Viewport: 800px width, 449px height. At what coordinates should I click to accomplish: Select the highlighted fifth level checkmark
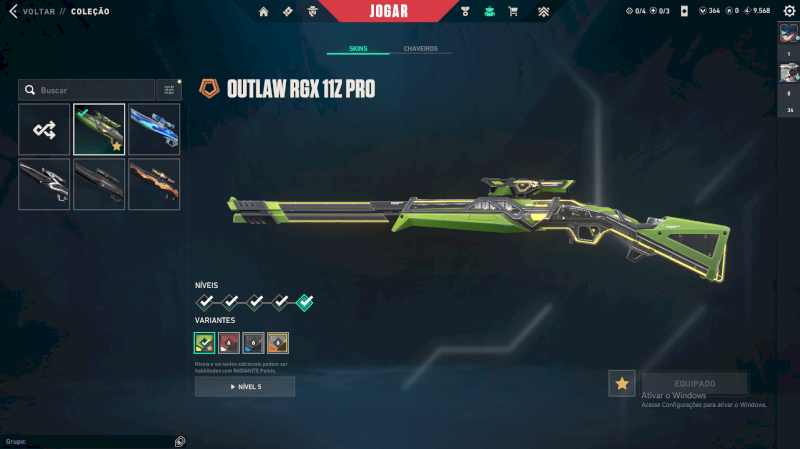[x=305, y=302]
